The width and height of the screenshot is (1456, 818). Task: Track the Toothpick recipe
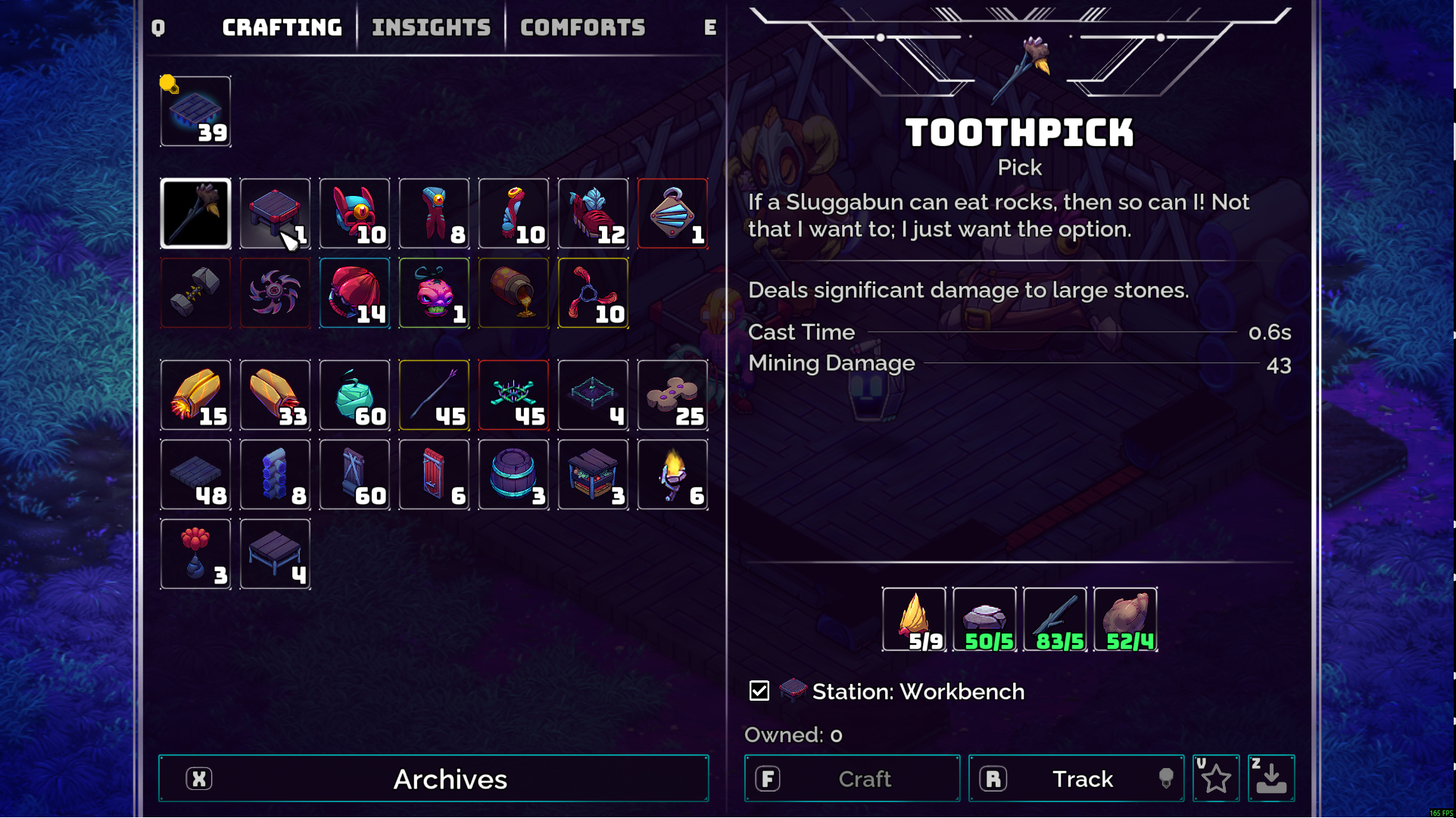pos(1076,779)
